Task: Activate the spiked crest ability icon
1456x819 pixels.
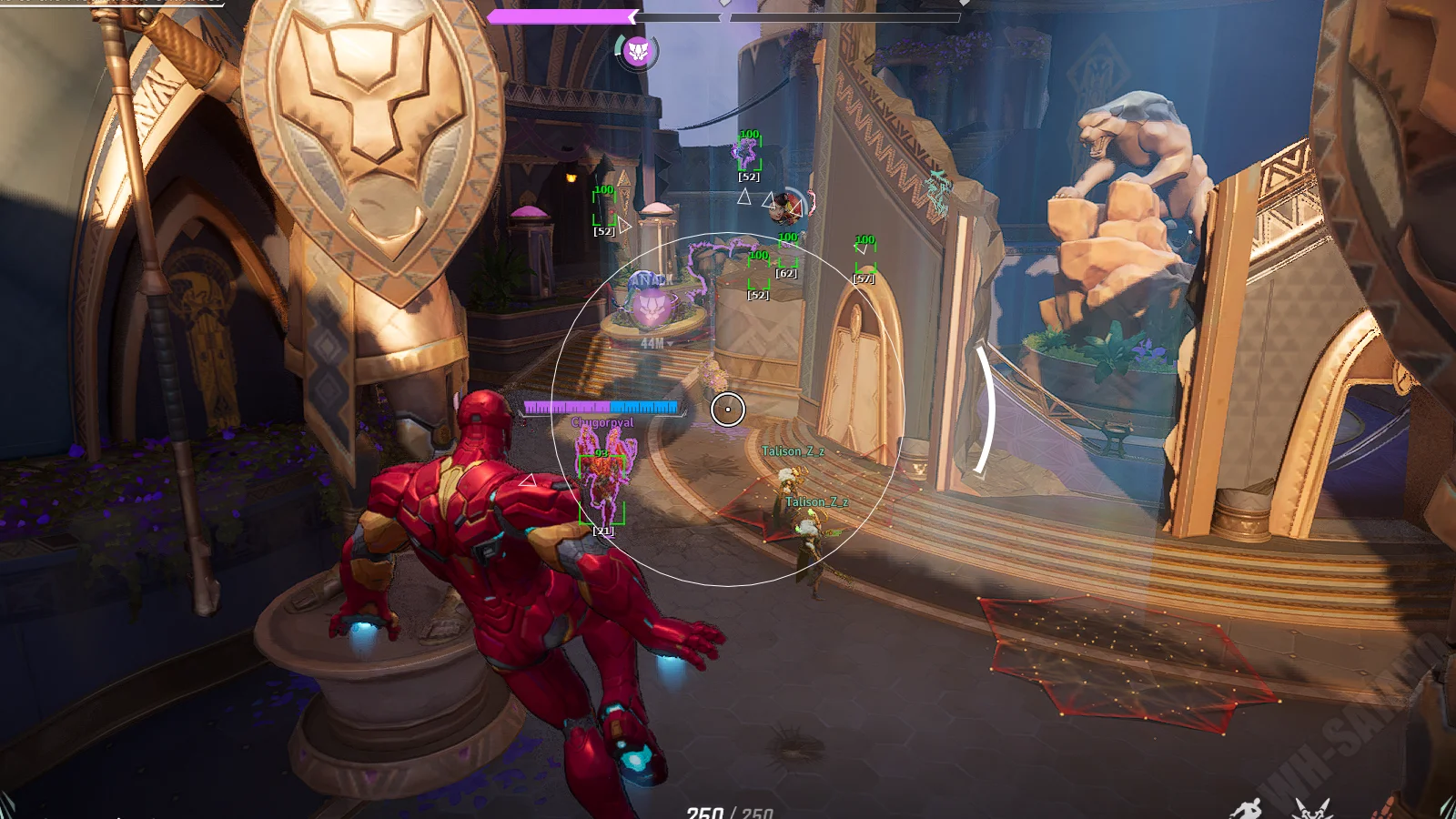Action: point(1310,809)
